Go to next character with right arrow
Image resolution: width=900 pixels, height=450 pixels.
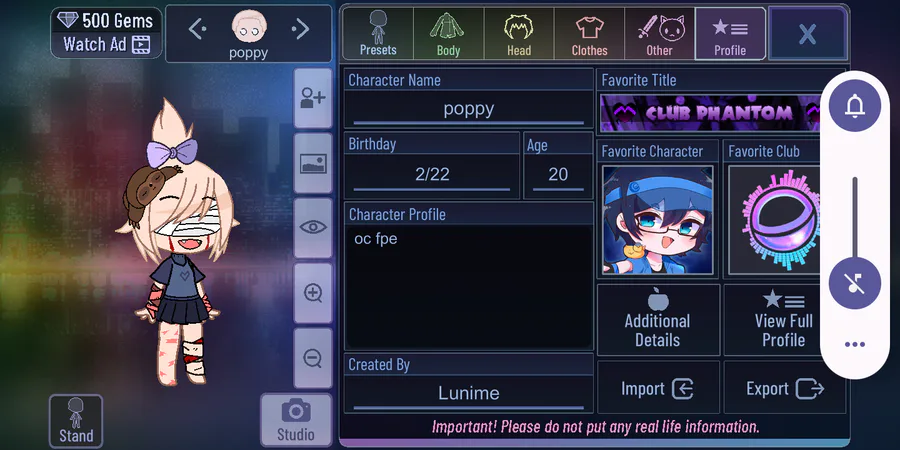pyautogui.click(x=300, y=29)
